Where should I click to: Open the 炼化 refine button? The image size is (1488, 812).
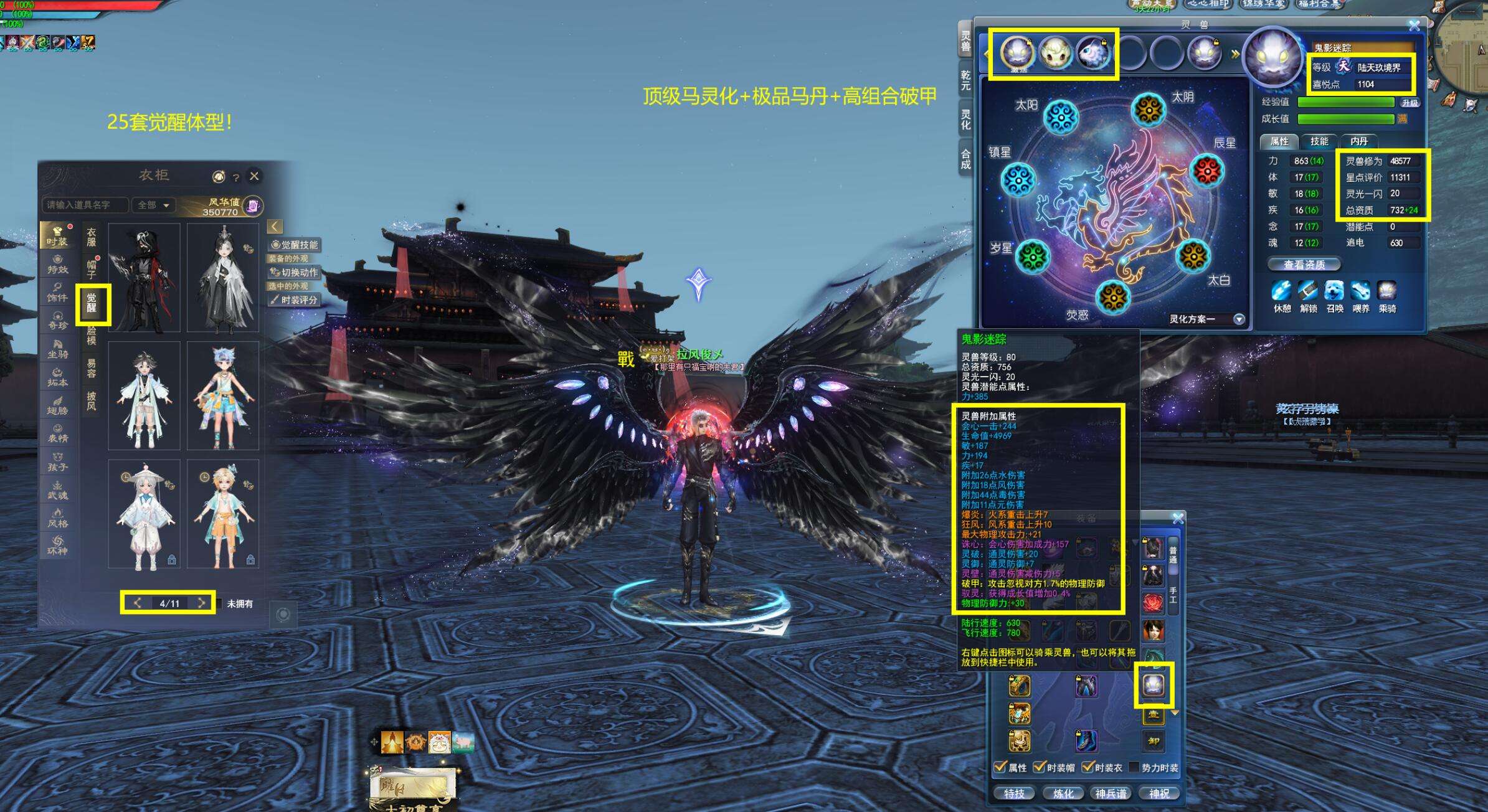tap(1063, 793)
